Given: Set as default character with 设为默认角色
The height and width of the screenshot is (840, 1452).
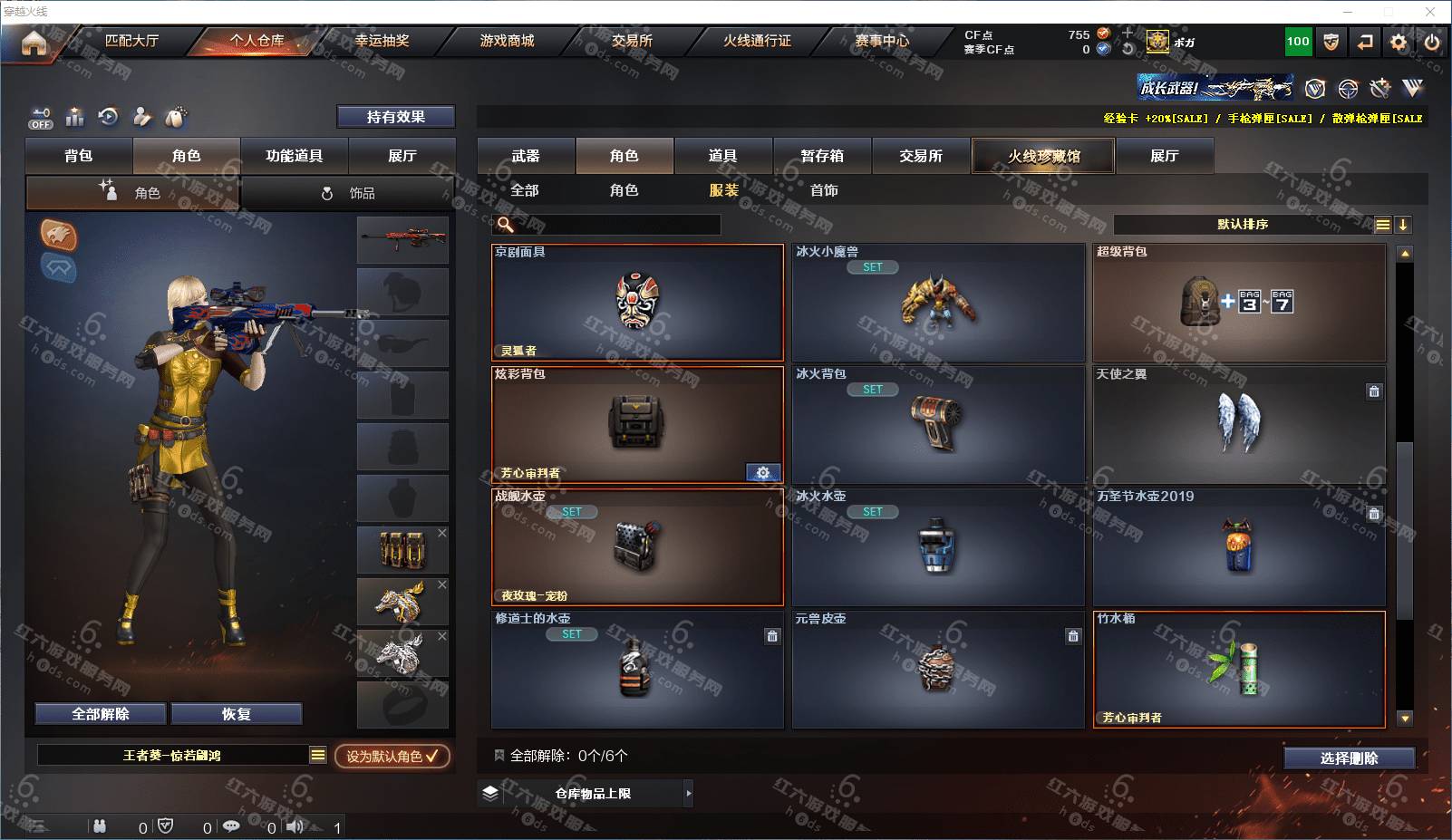Looking at the screenshot, I should [x=392, y=756].
